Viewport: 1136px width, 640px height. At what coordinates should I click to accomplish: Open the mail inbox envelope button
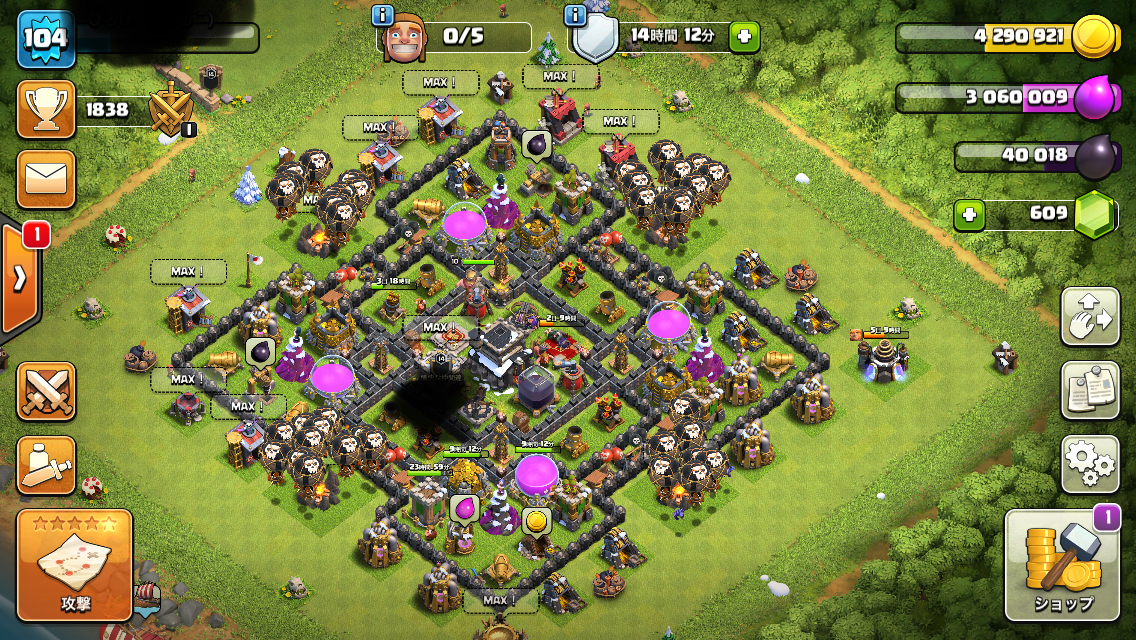[x=46, y=179]
